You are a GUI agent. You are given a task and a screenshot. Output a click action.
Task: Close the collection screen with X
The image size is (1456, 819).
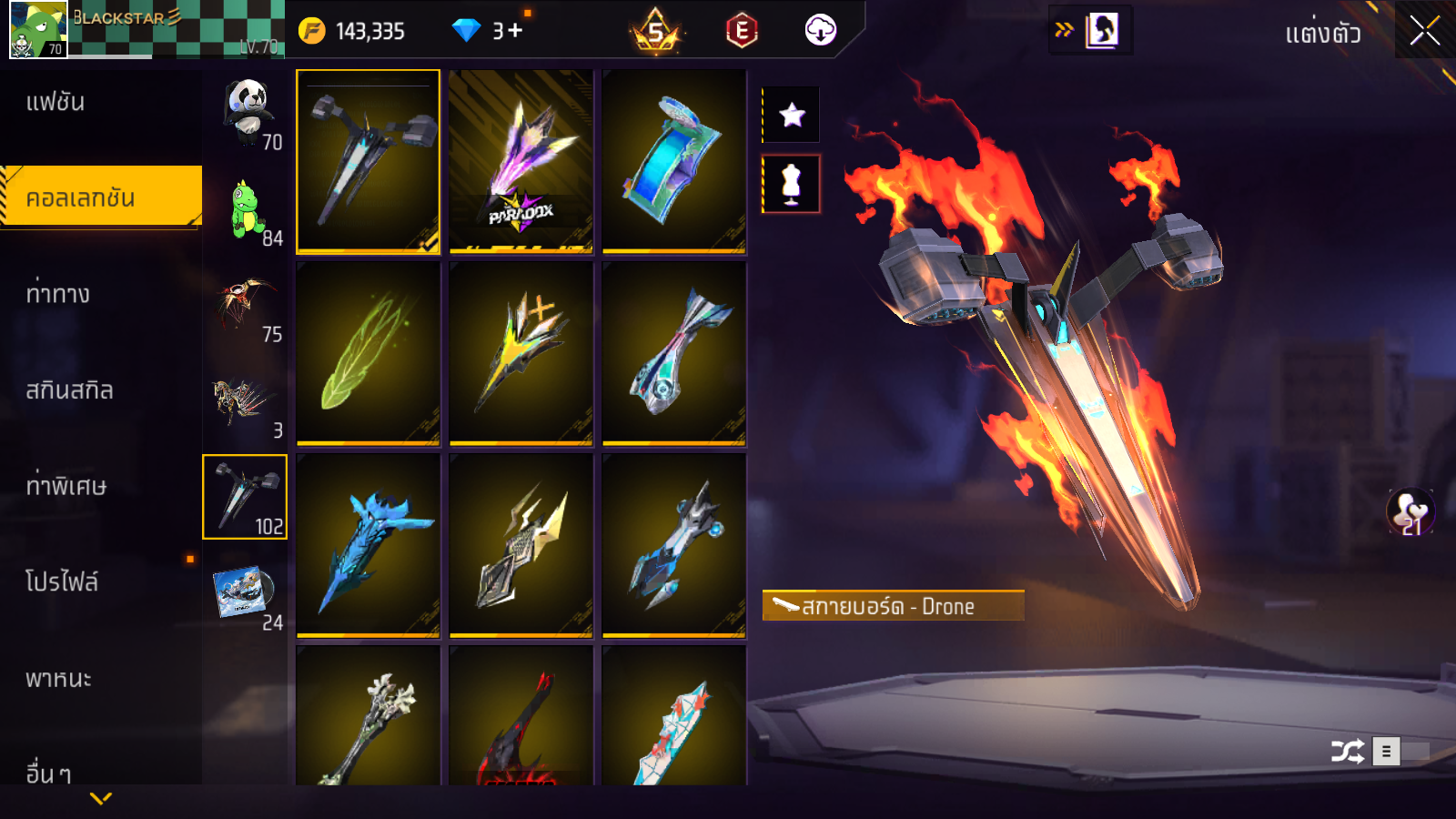pyautogui.click(x=1425, y=31)
